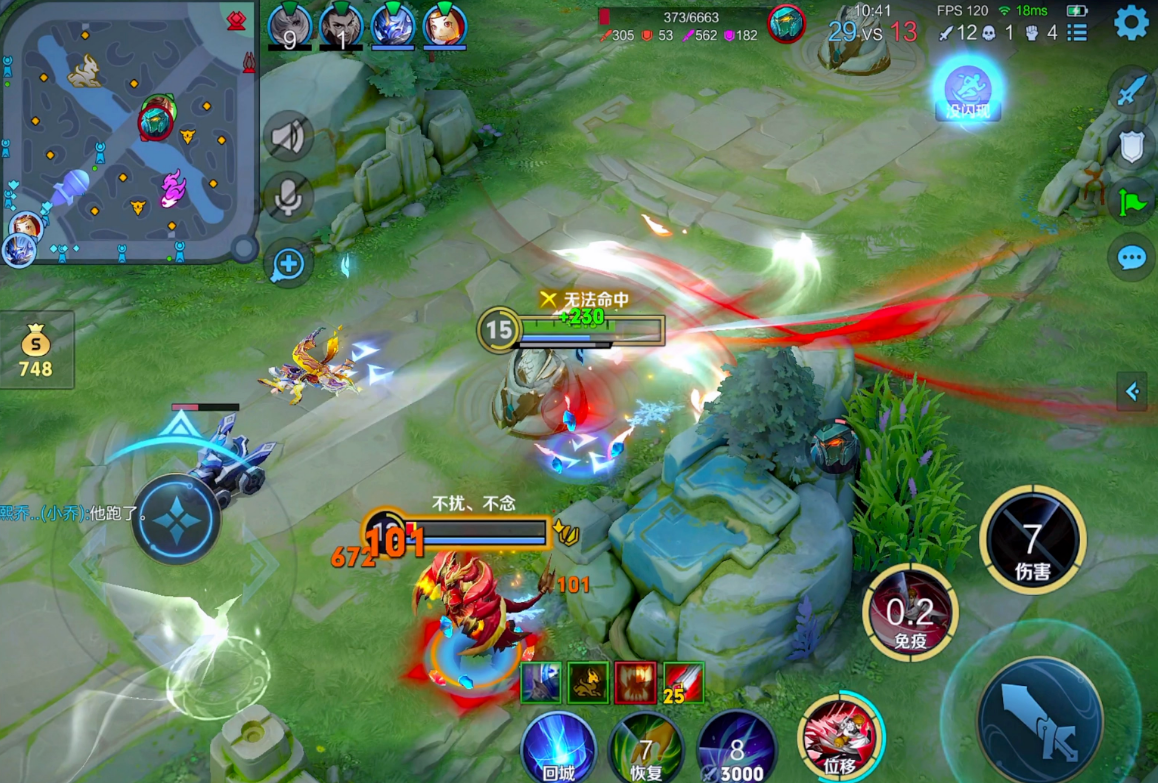The image size is (1158, 783).
Task: Open the blue chat bubble messages
Action: click(x=1131, y=258)
